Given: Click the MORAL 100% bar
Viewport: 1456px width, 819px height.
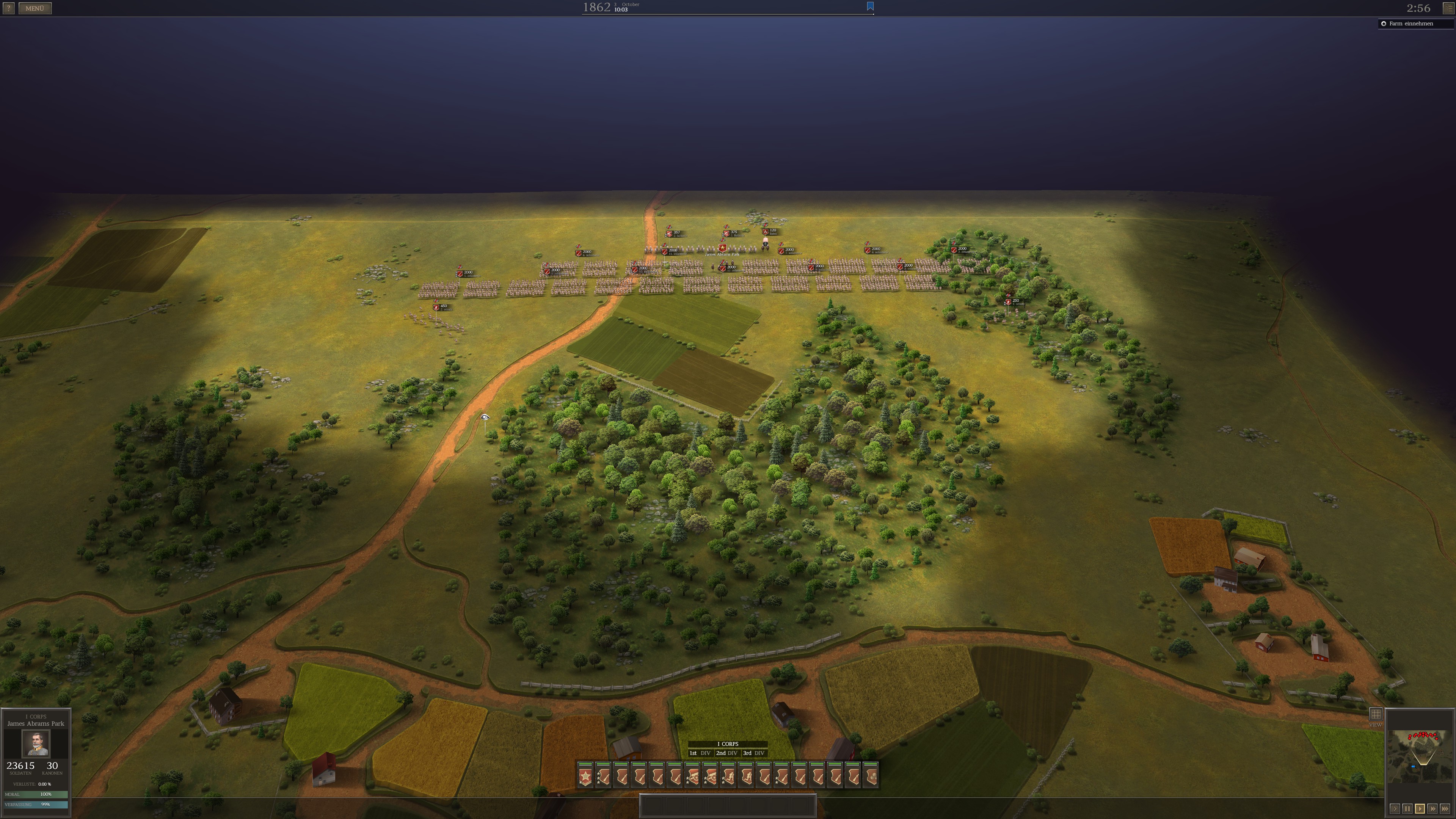Looking at the screenshot, I should click(35, 794).
